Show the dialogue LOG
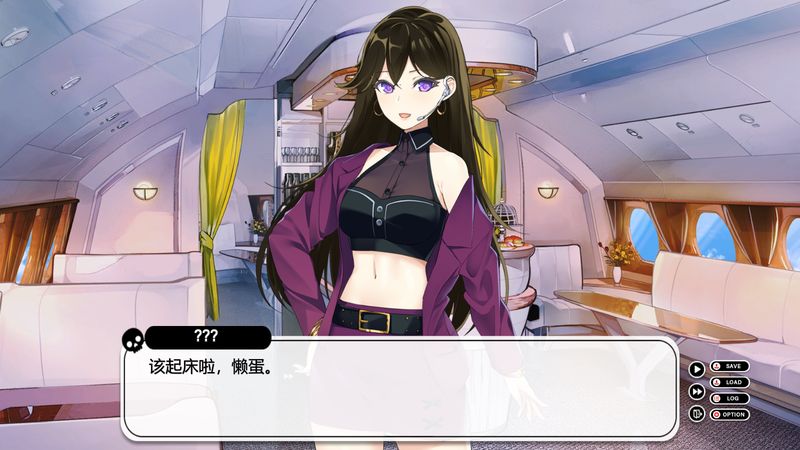Screen dimensions: 800x450 click(729, 398)
